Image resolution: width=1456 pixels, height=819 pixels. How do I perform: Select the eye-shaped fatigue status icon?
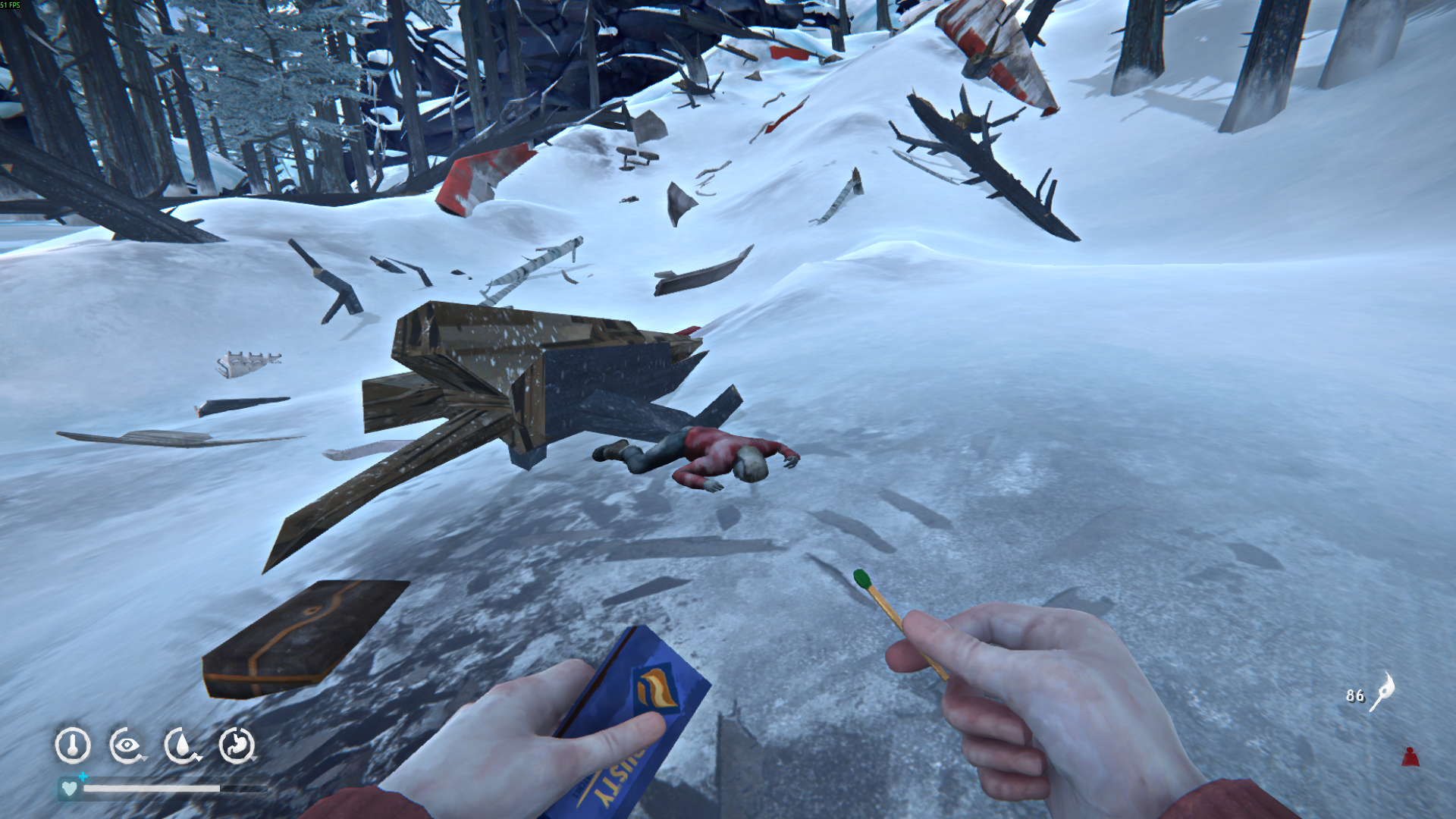127,745
